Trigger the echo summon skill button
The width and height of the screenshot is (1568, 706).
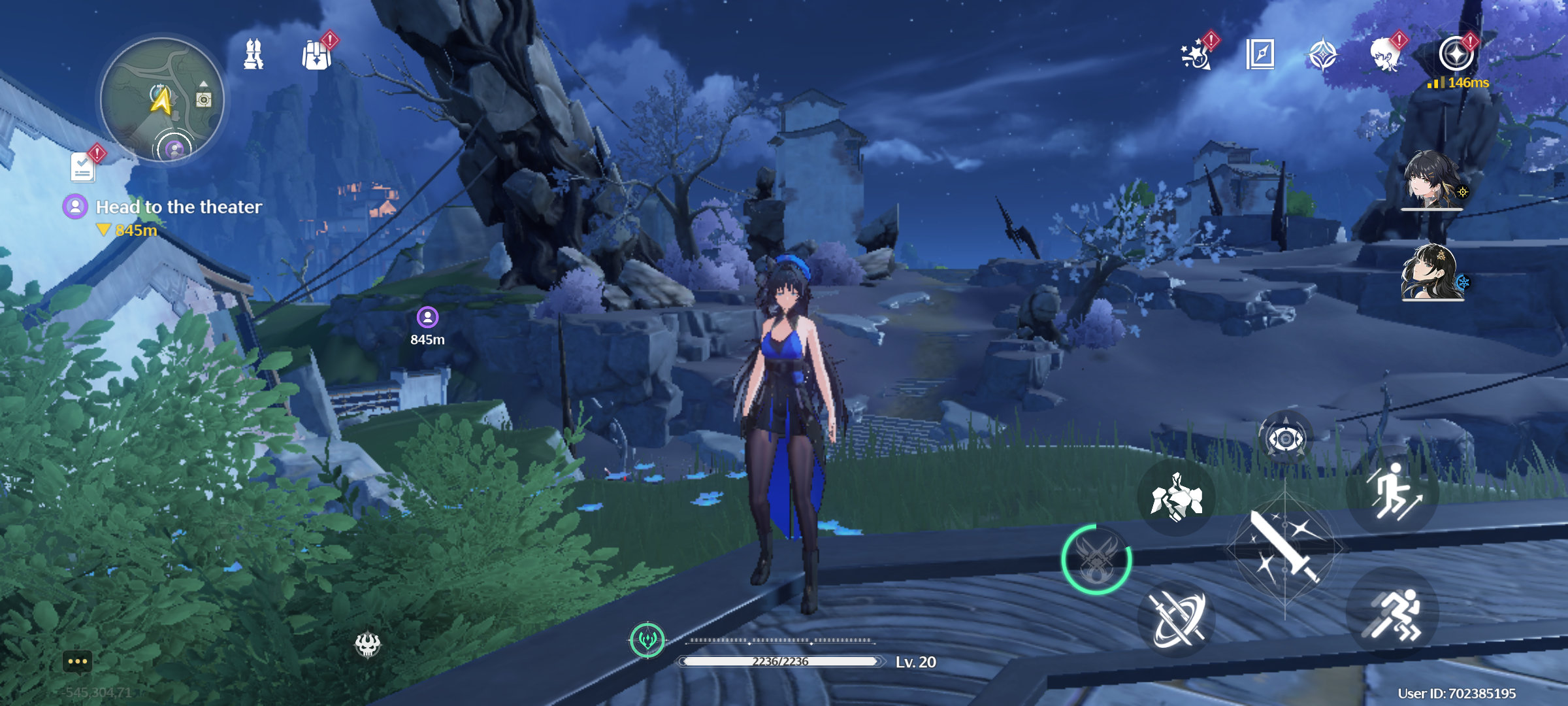tap(1177, 497)
